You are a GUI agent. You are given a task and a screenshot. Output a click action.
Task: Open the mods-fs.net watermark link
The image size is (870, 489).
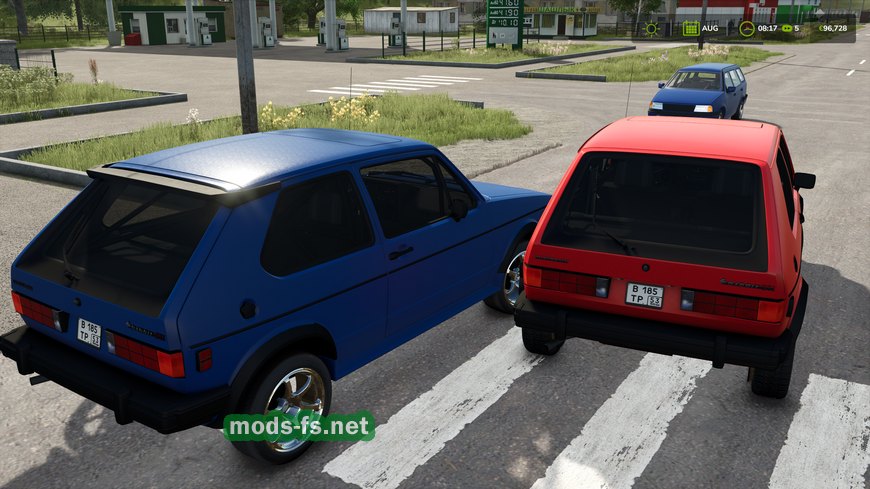click(299, 426)
